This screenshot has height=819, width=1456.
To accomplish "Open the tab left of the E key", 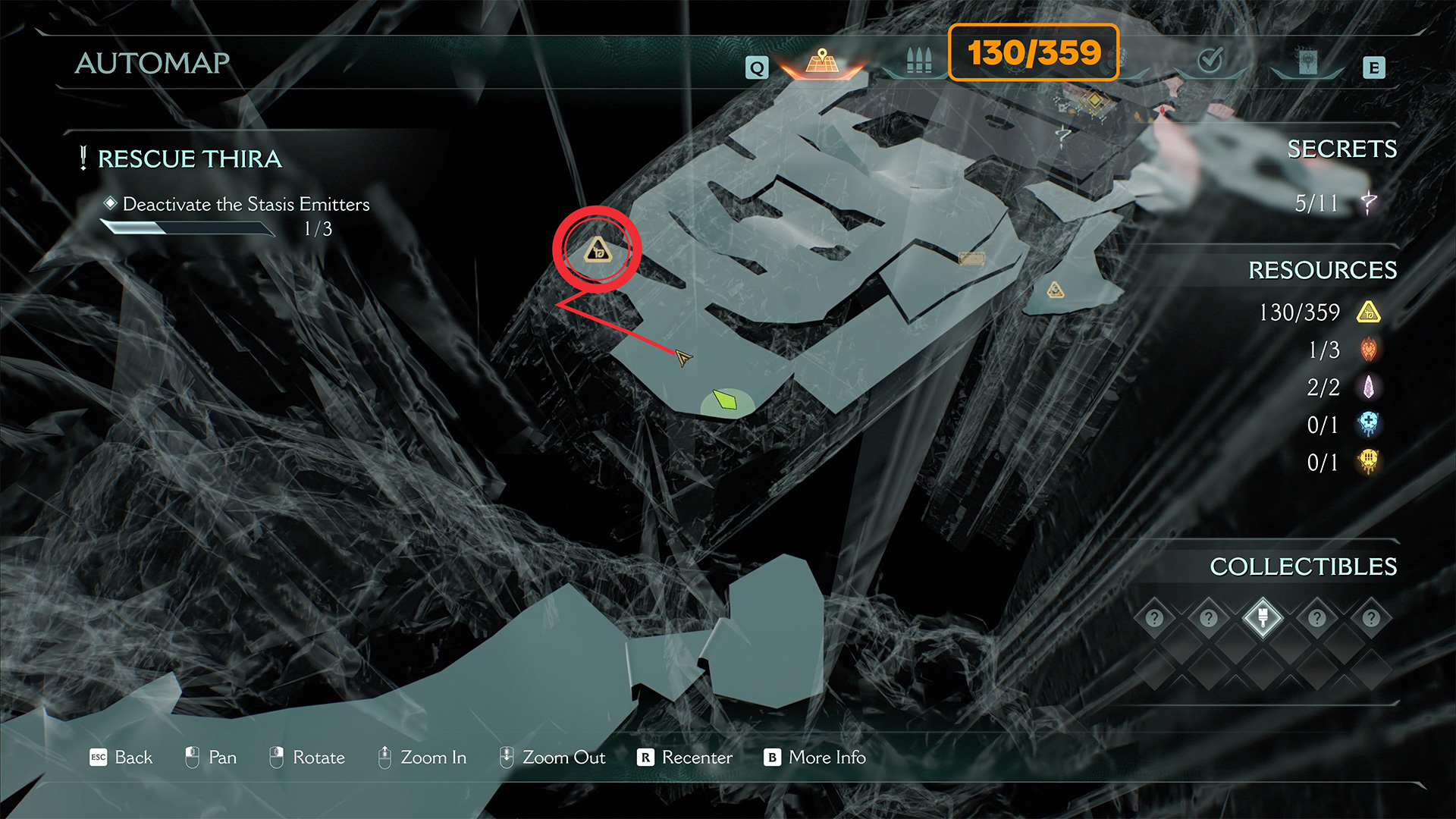I will coord(1307,62).
